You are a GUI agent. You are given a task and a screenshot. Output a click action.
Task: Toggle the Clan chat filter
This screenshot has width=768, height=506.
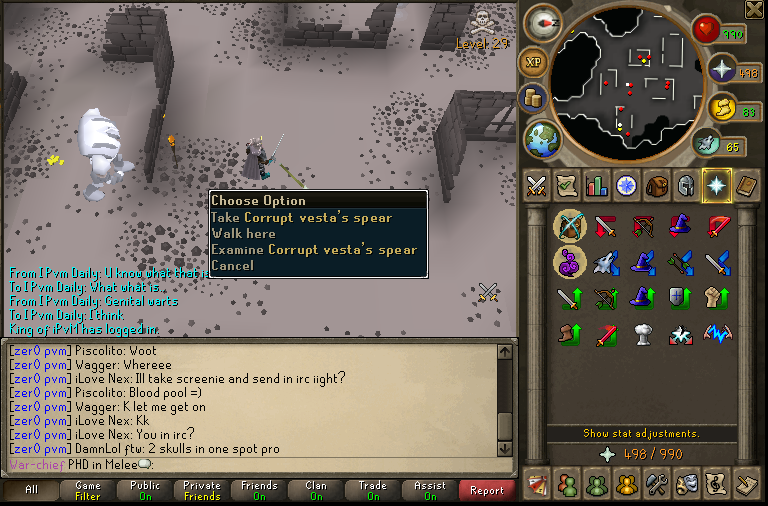(x=316, y=490)
